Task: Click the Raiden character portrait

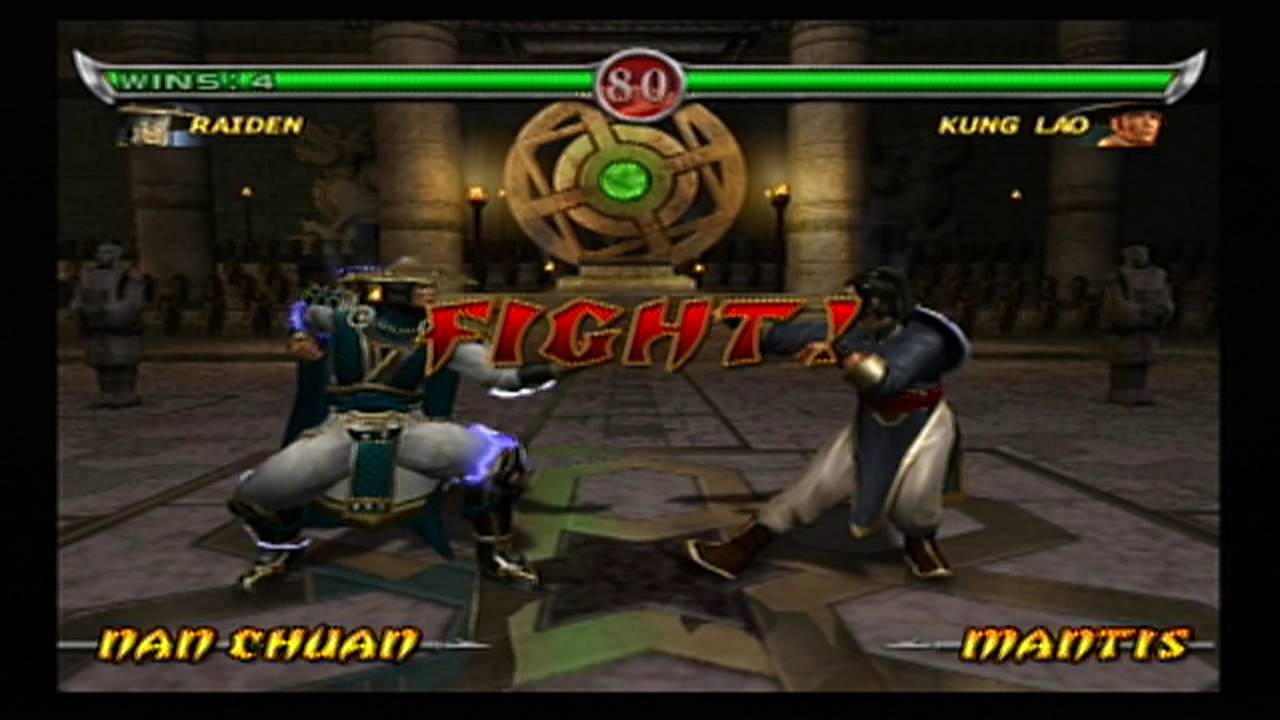Action: click(x=148, y=128)
